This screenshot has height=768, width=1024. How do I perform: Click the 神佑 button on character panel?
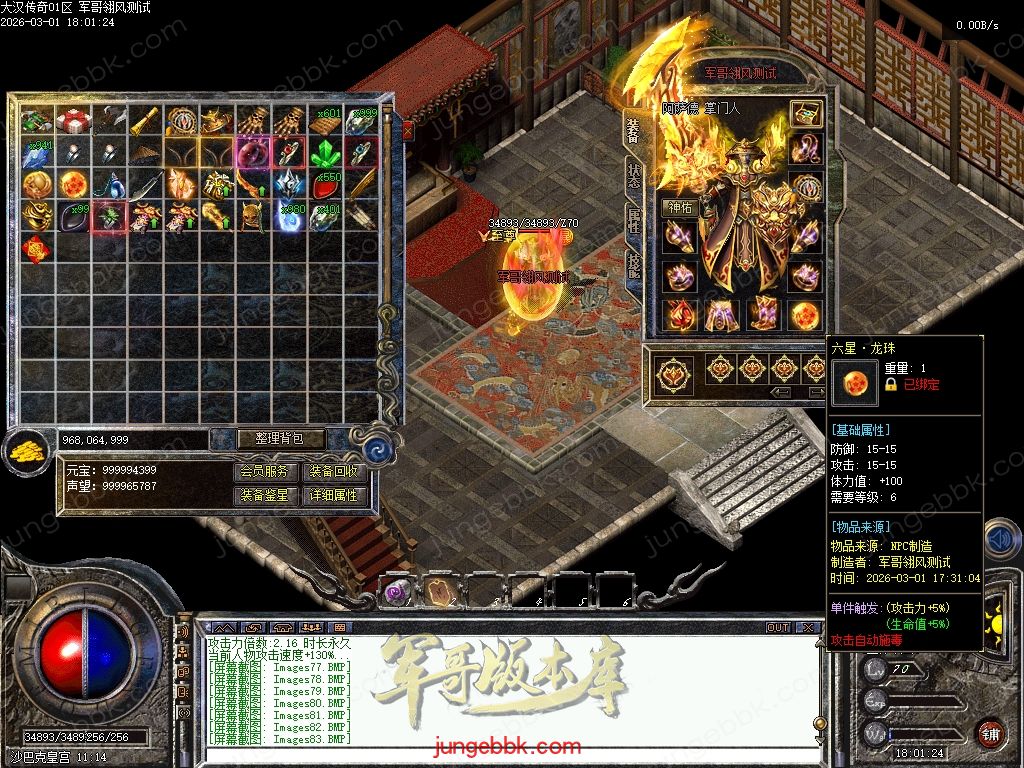point(680,207)
